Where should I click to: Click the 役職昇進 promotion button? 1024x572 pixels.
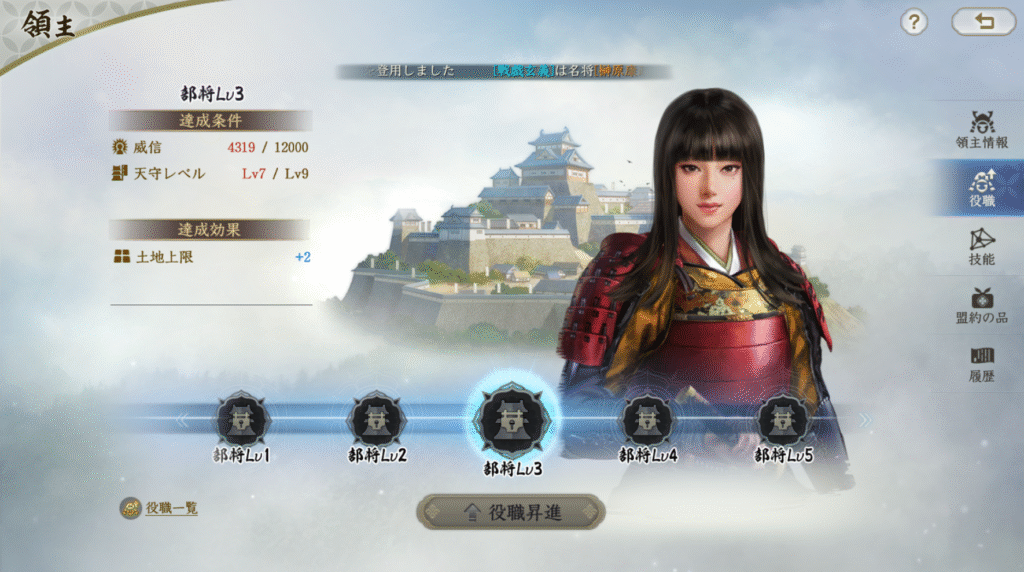[511, 512]
